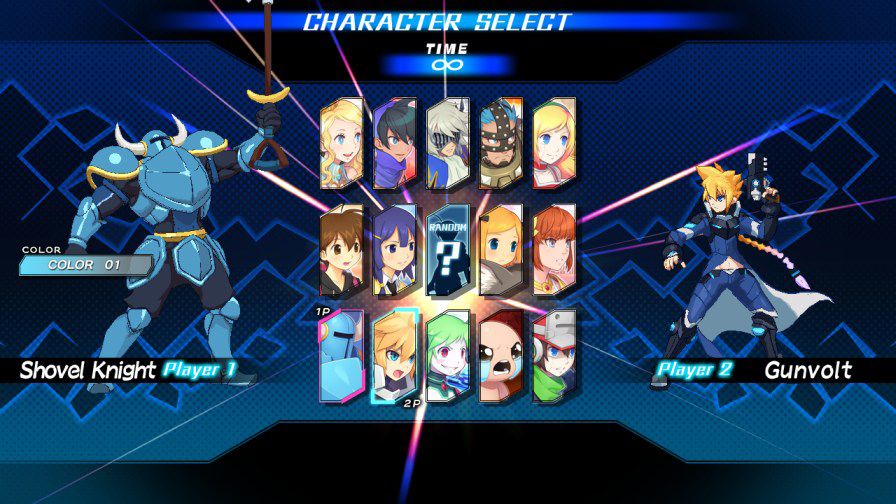Image resolution: width=896 pixels, height=504 pixels.
Task: Select the red-capped Quote portrait
Action: coord(554,357)
